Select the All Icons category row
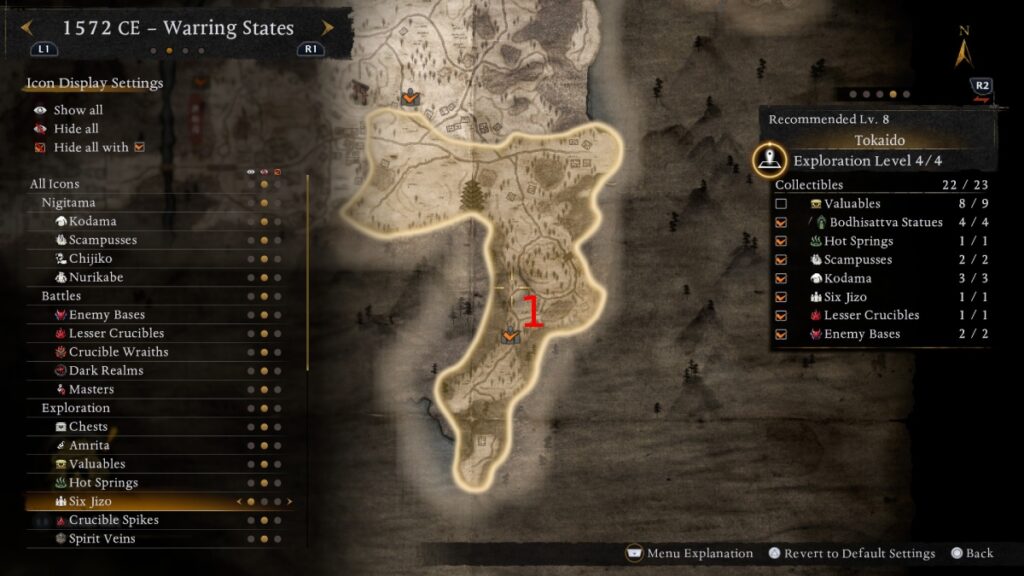The height and width of the screenshot is (576, 1024). coord(55,184)
